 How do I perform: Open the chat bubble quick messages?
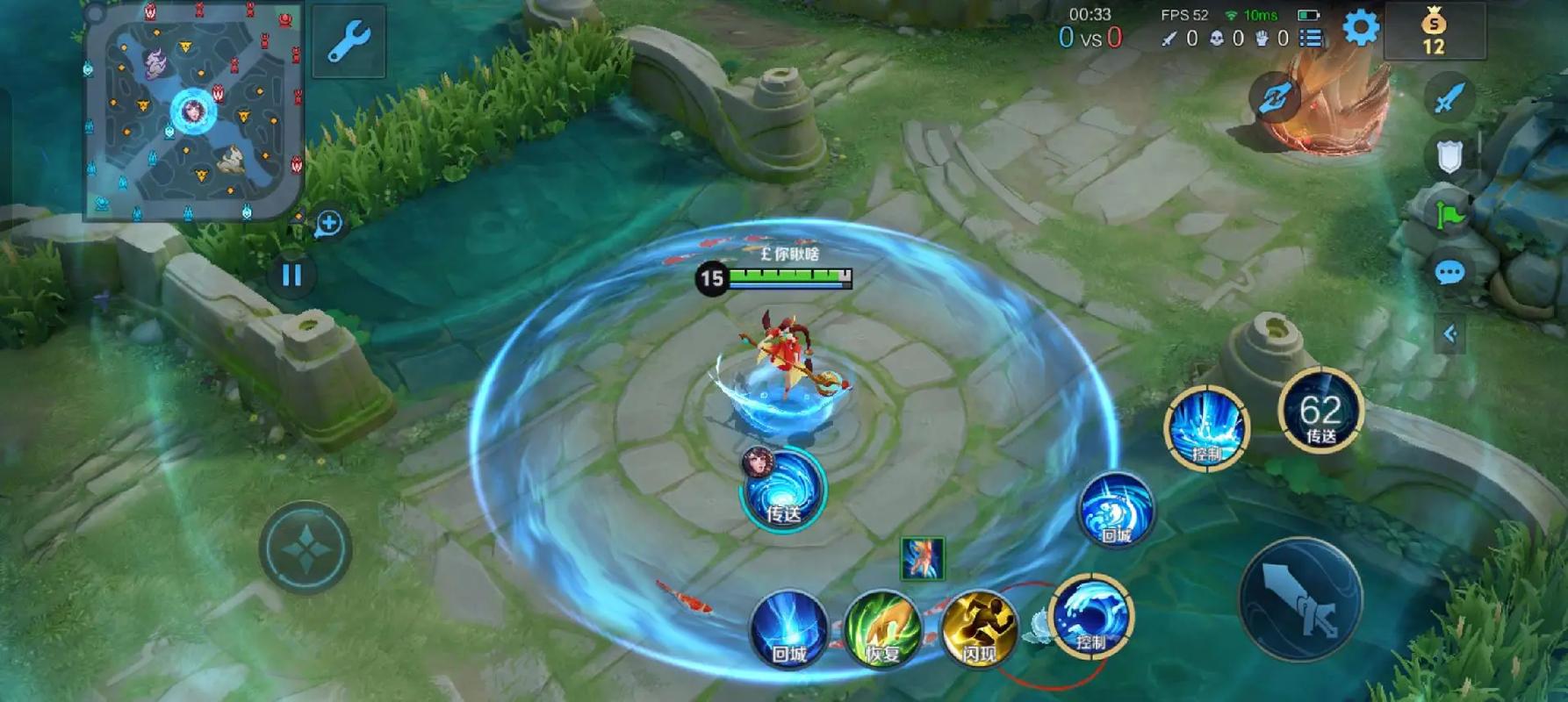pos(1449,273)
